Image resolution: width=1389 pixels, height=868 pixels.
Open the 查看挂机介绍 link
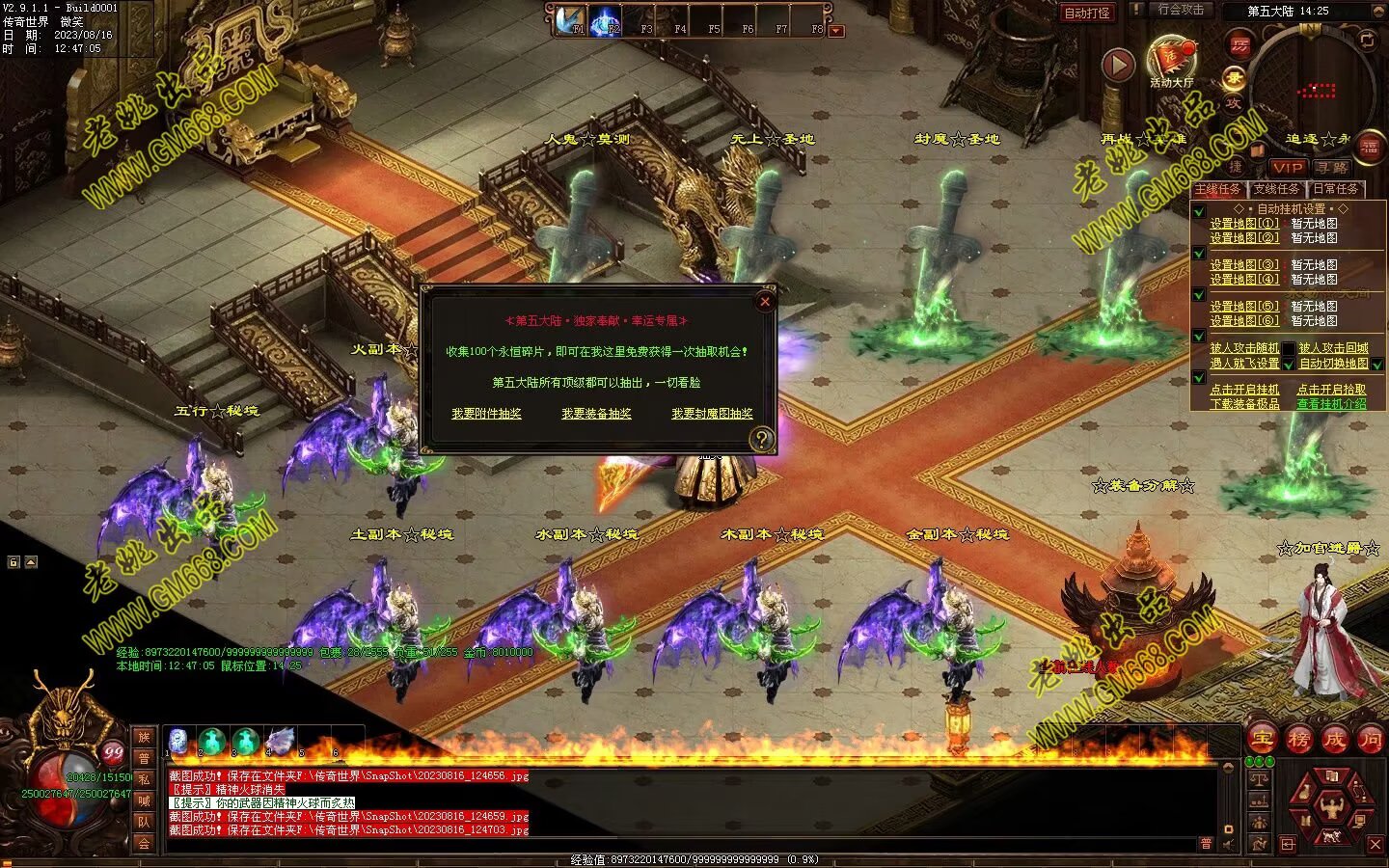pos(1331,404)
